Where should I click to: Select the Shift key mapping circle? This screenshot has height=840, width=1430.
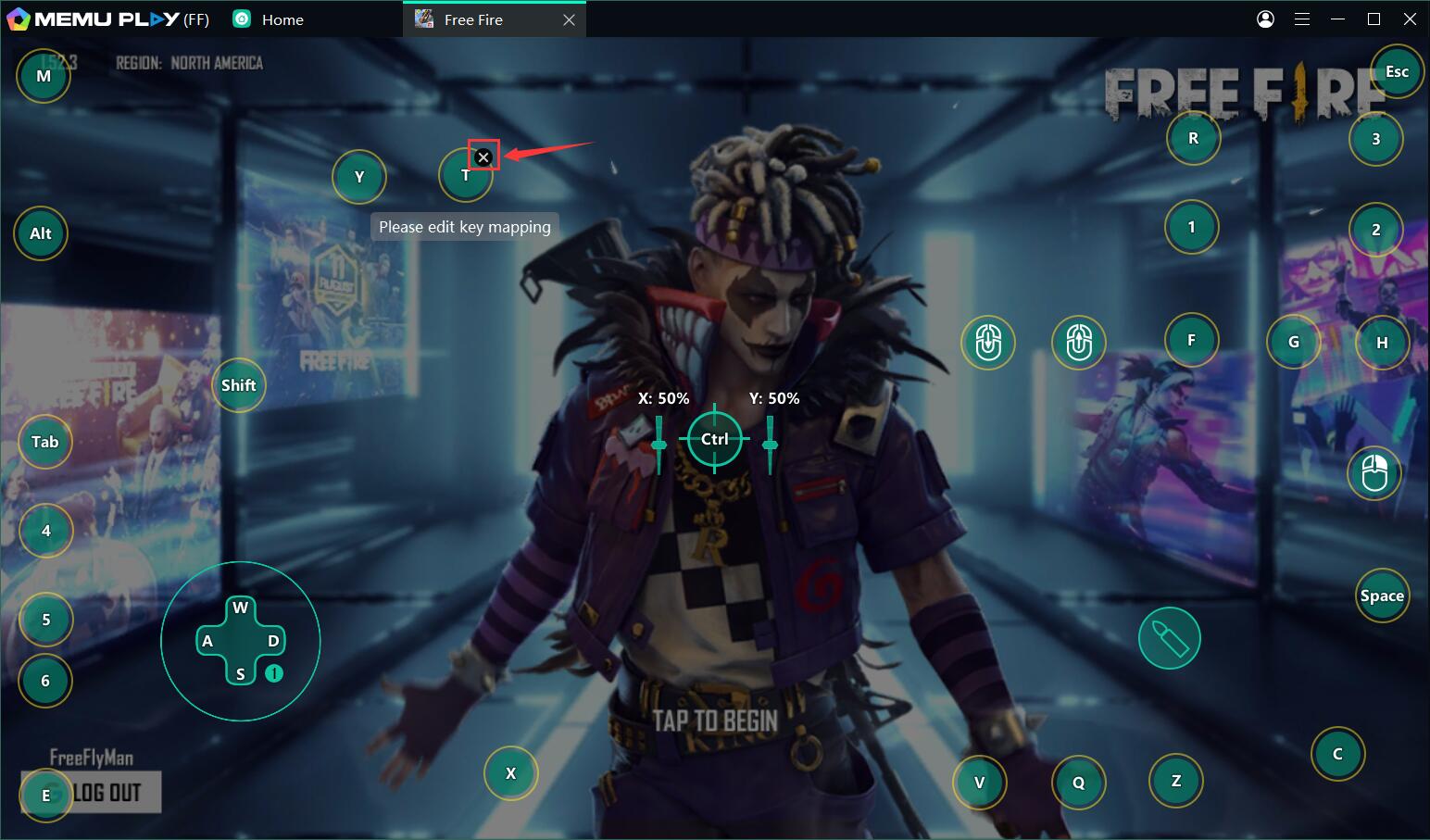tap(238, 385)
